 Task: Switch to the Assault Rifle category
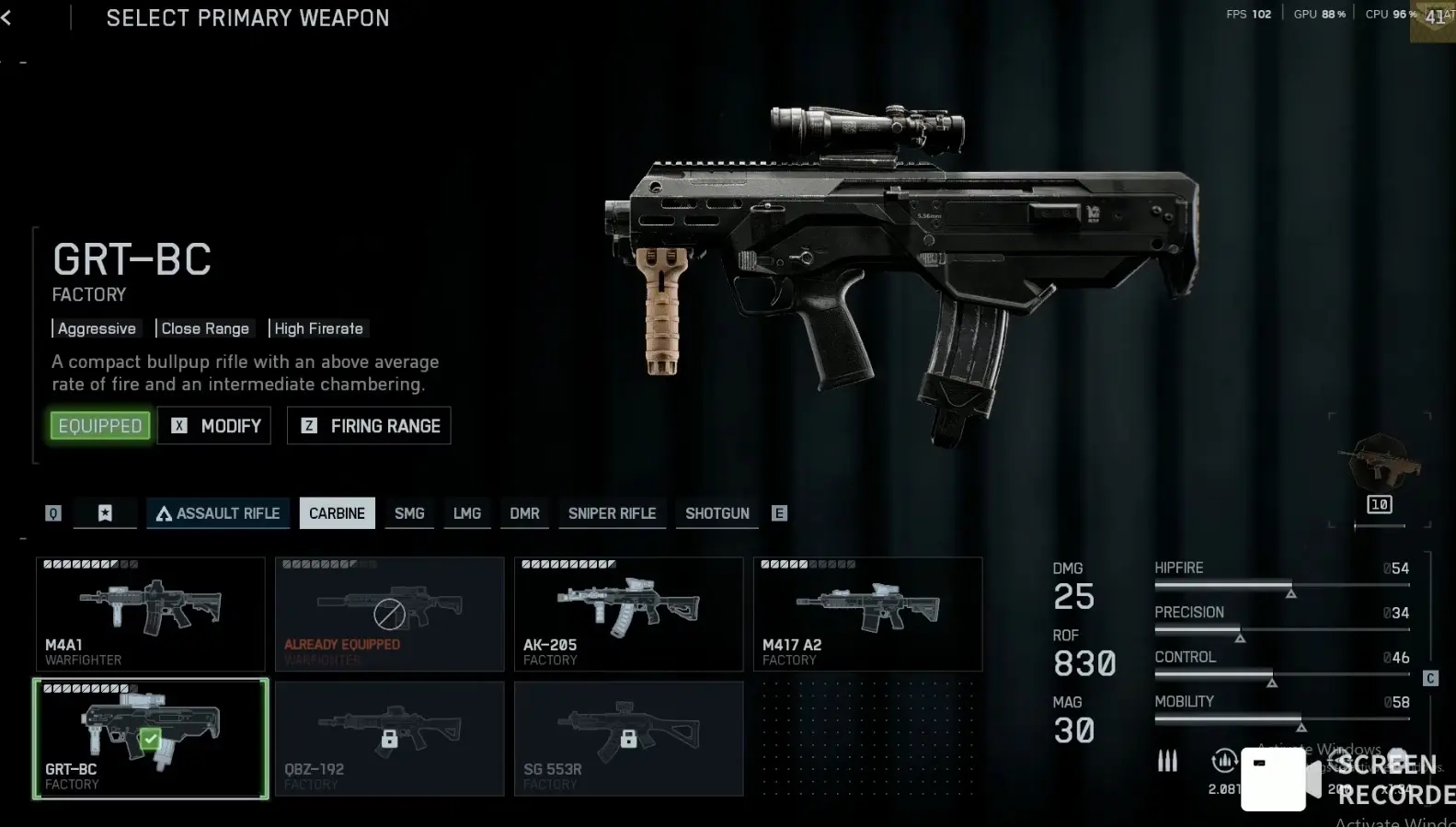pyautogui.click(x=218, y=513)
